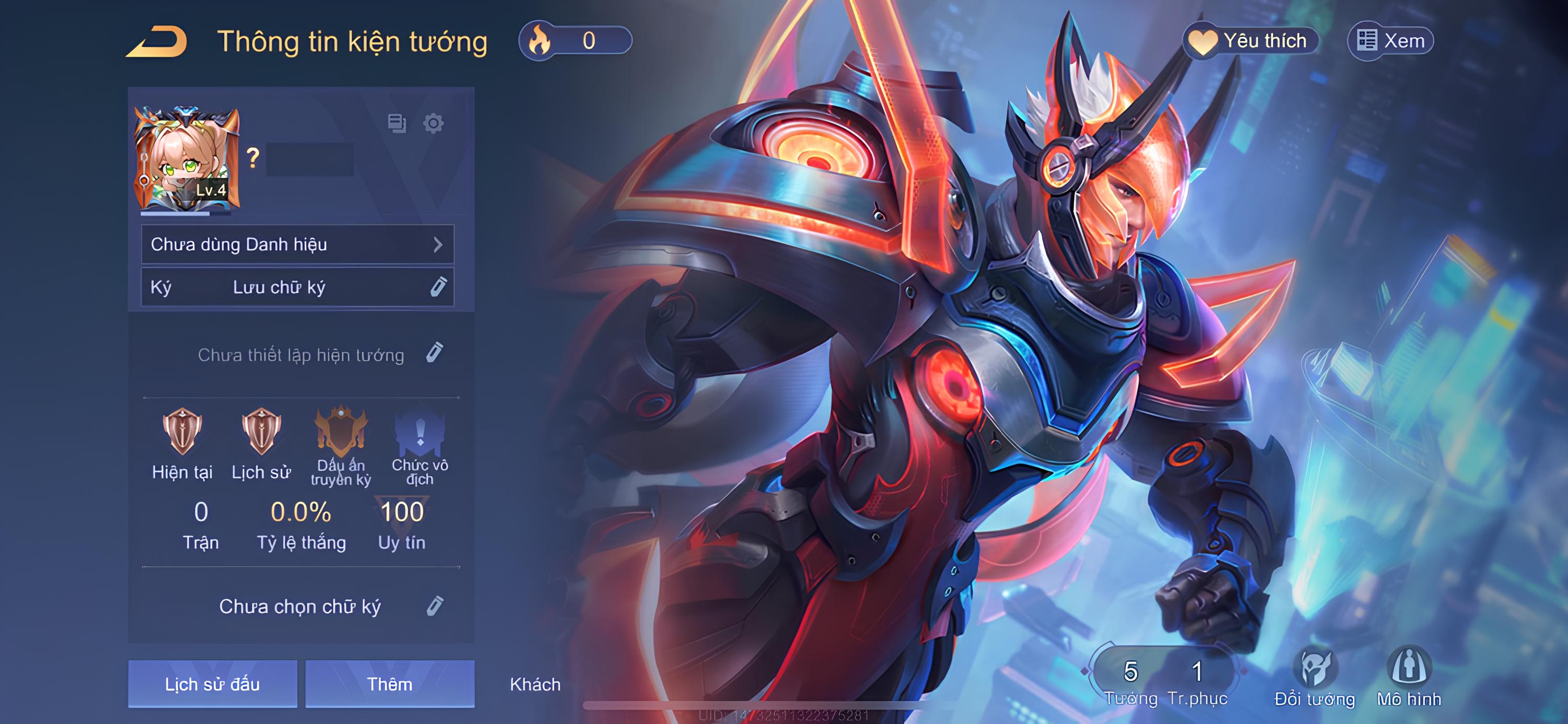Click the card list icon beside gear
Image resolution: width=1568 pixels, height=724 pixels.
(x=397, y=123)
